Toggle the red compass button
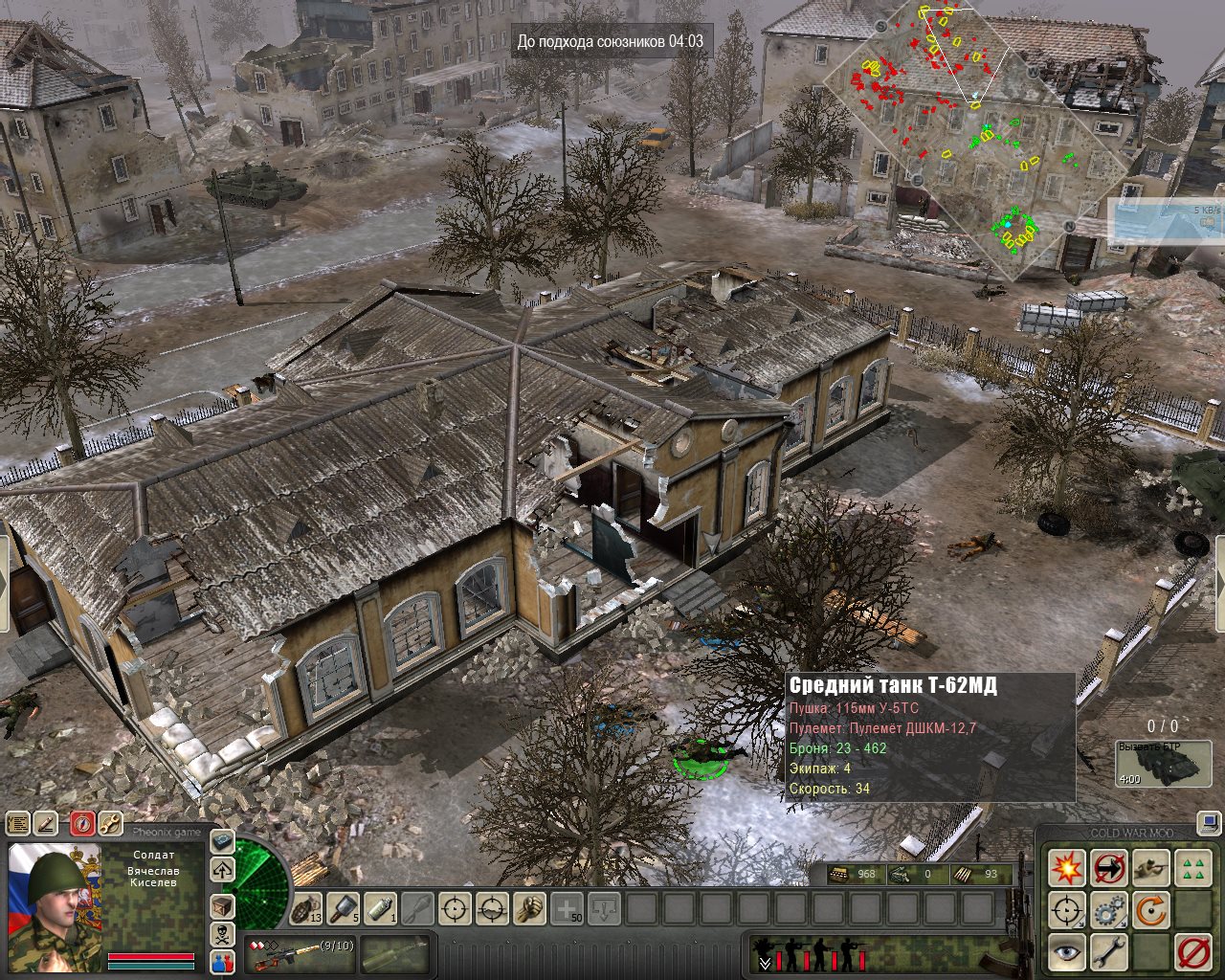 (83, 823)
